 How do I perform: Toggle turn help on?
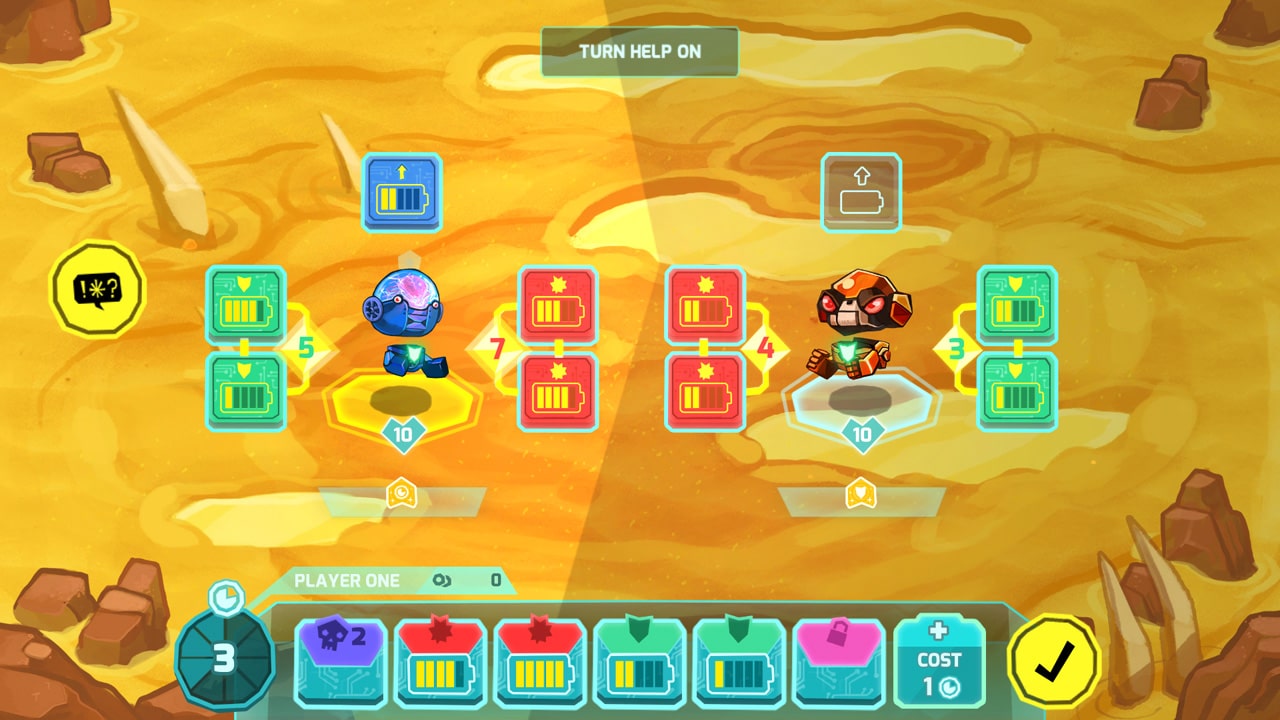[638, 51]
